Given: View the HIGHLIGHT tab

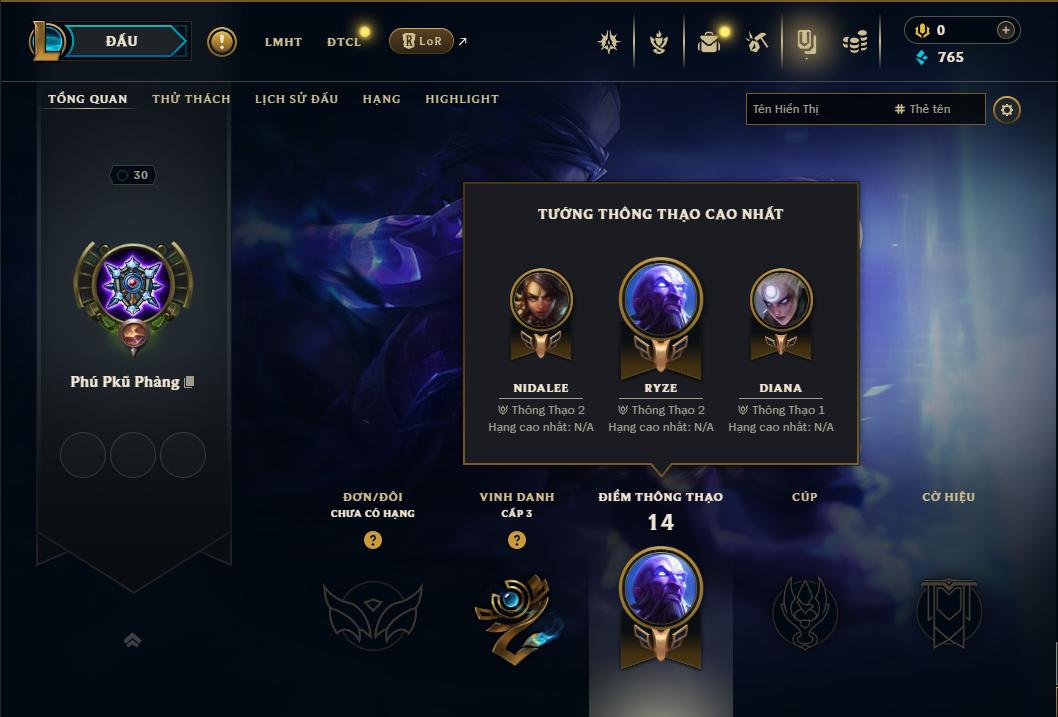Looking at the screenshot, I should 461,99.
